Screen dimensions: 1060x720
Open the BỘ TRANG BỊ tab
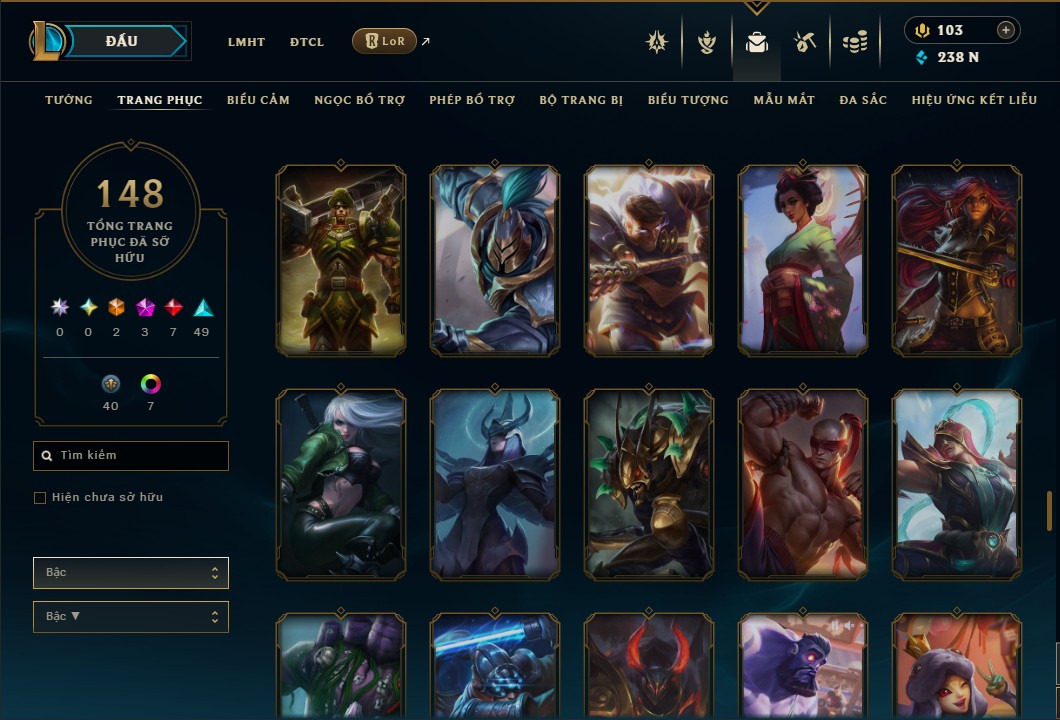point(581,100)
